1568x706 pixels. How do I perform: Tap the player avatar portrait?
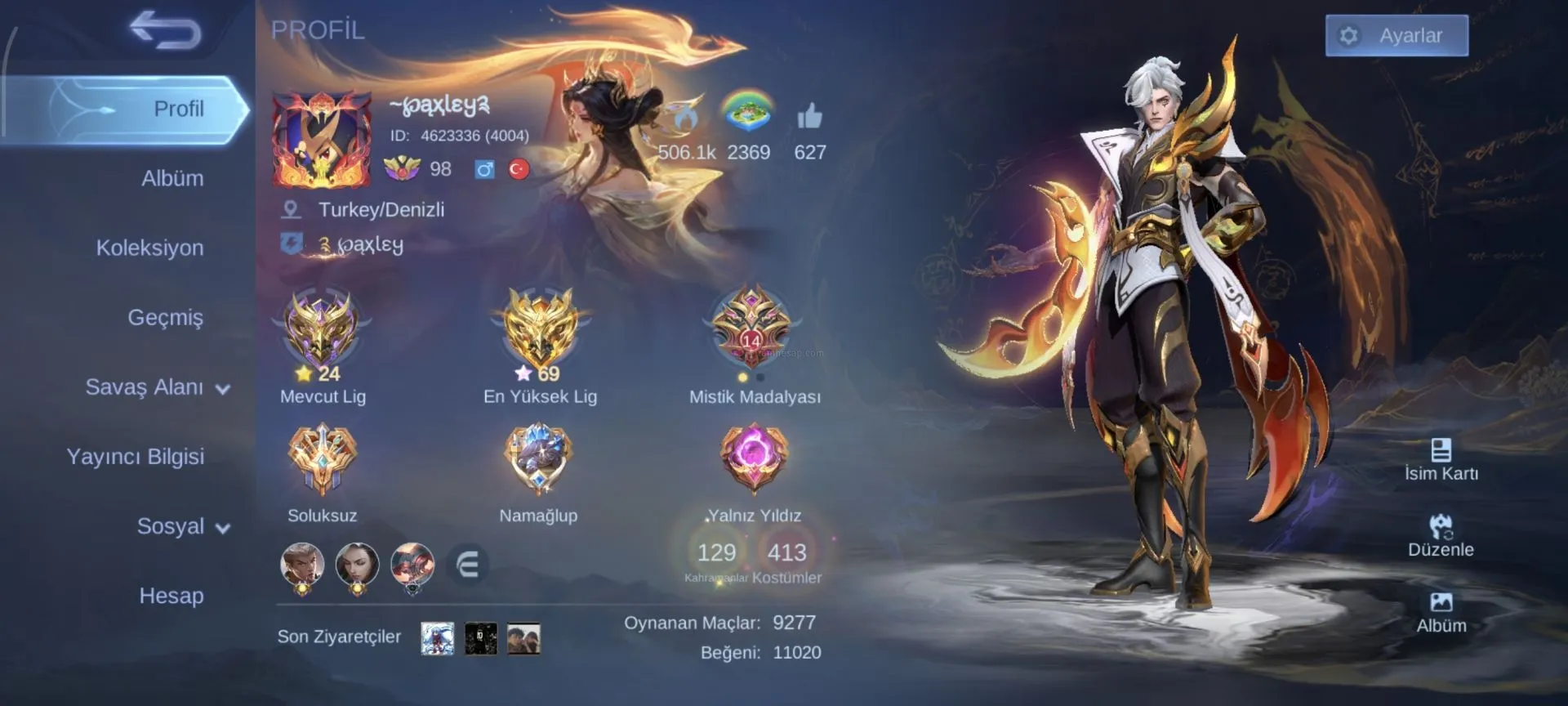[x=322, y=140]
